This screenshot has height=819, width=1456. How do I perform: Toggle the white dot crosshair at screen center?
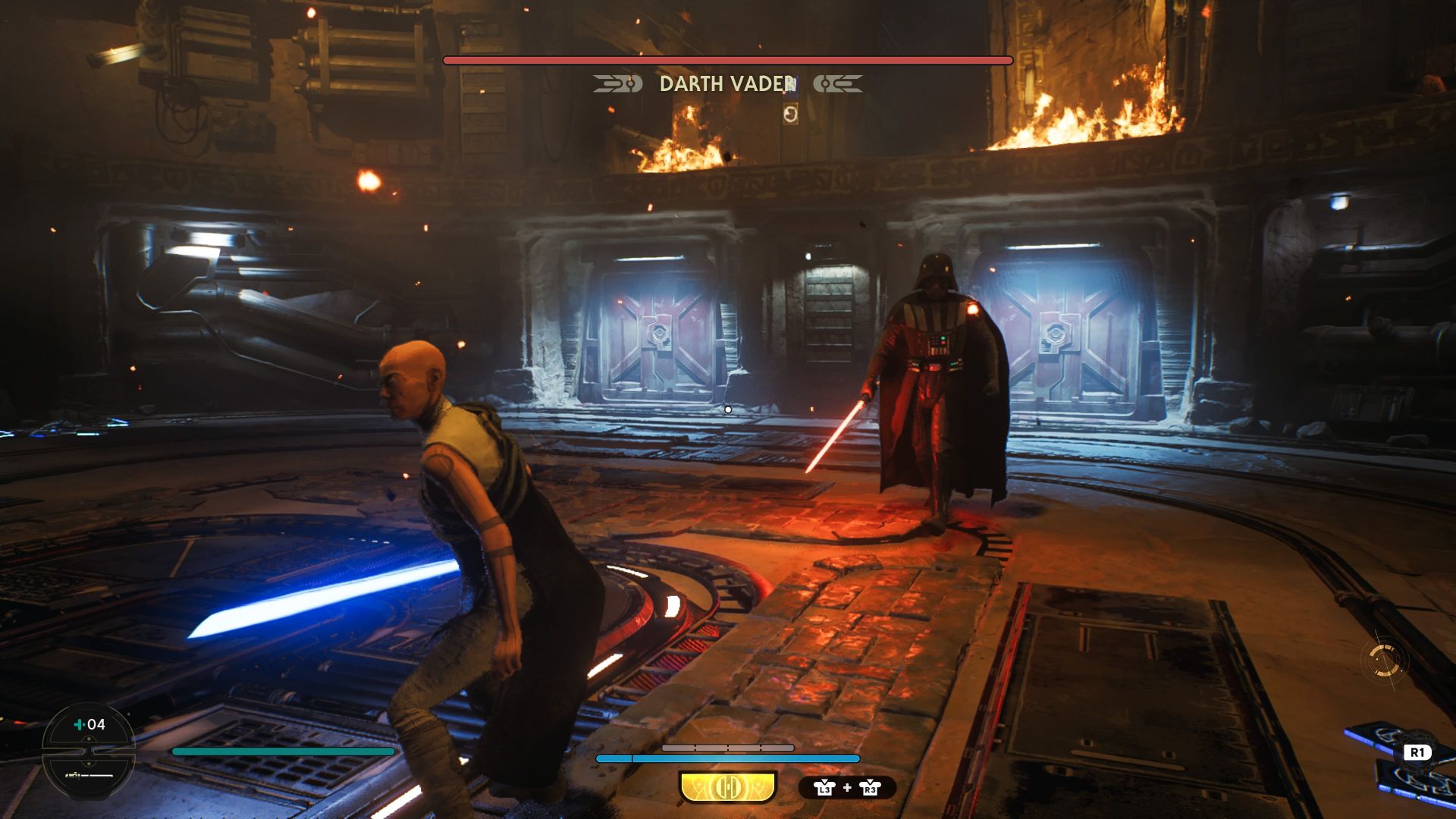coord(728,408)
